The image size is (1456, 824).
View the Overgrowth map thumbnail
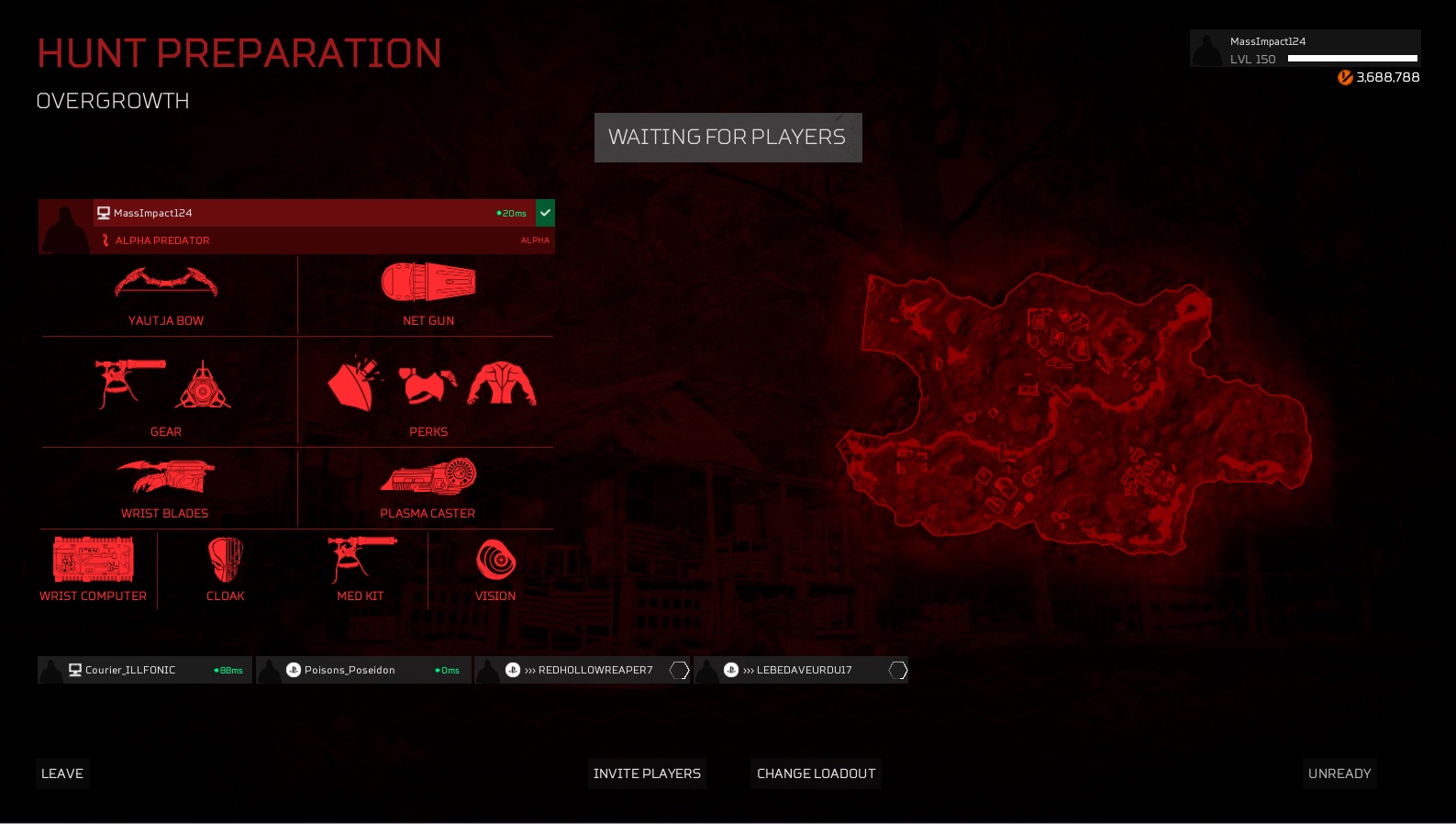1073,413
